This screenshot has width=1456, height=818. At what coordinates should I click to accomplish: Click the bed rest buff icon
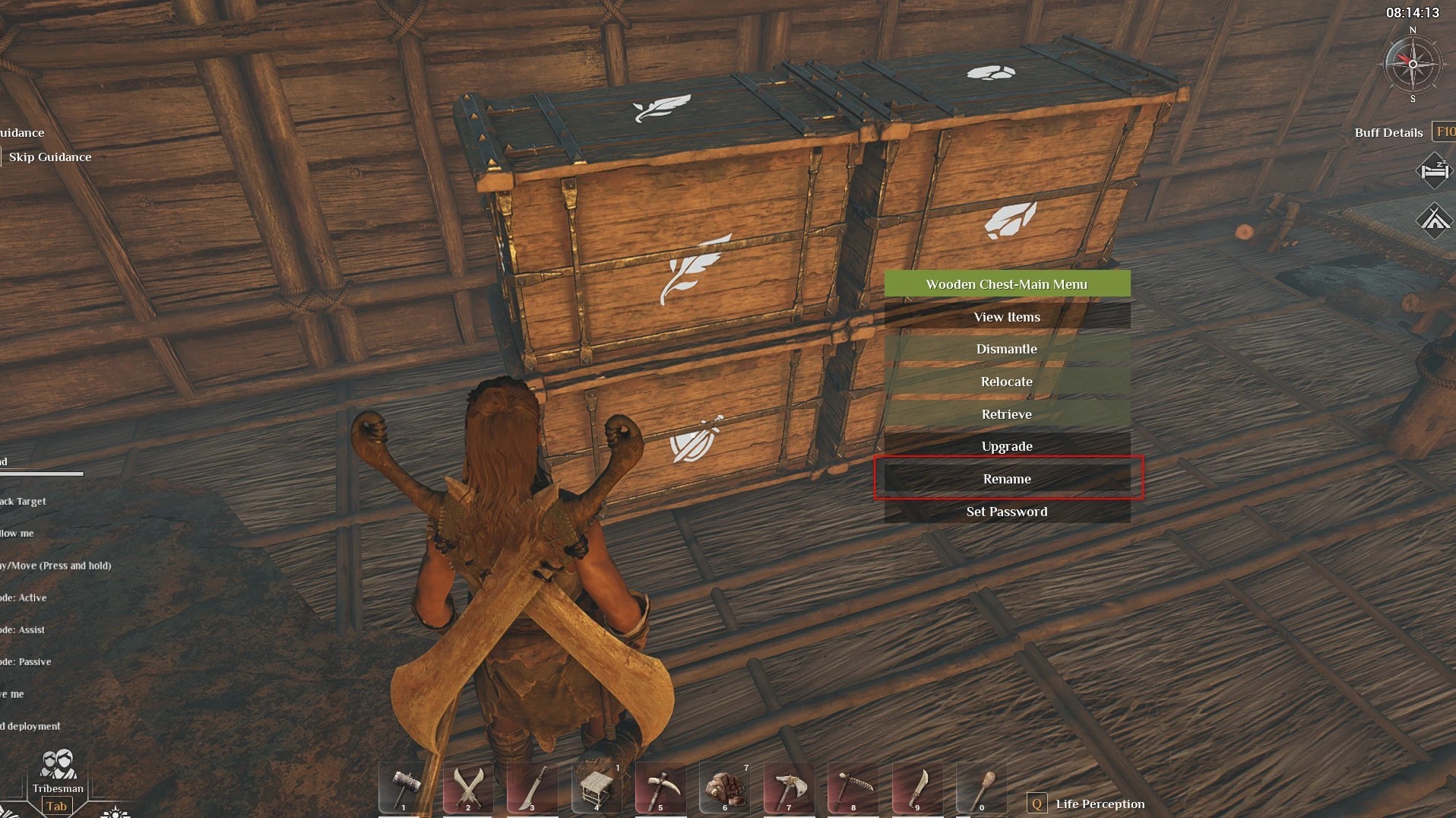(1434, 171)
